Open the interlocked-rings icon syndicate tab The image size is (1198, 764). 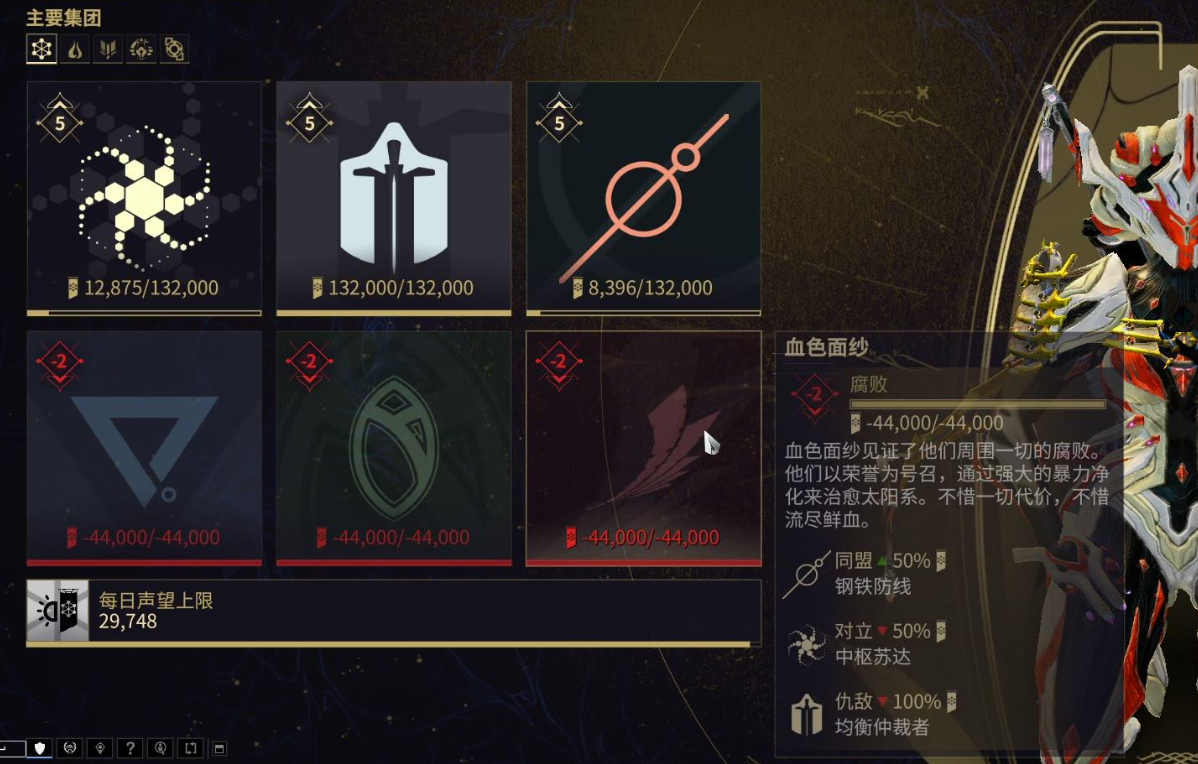tap(174, 48)
